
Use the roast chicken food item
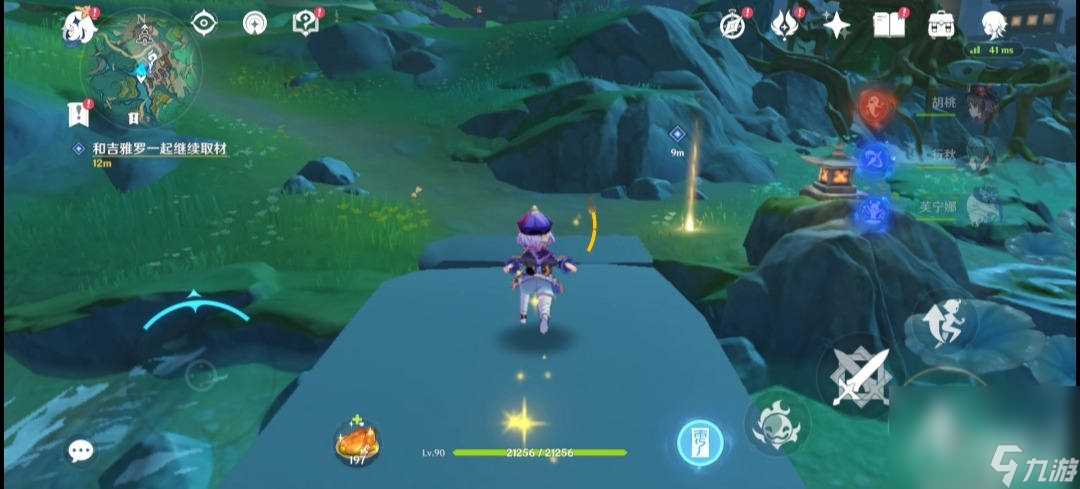point(356,439)
